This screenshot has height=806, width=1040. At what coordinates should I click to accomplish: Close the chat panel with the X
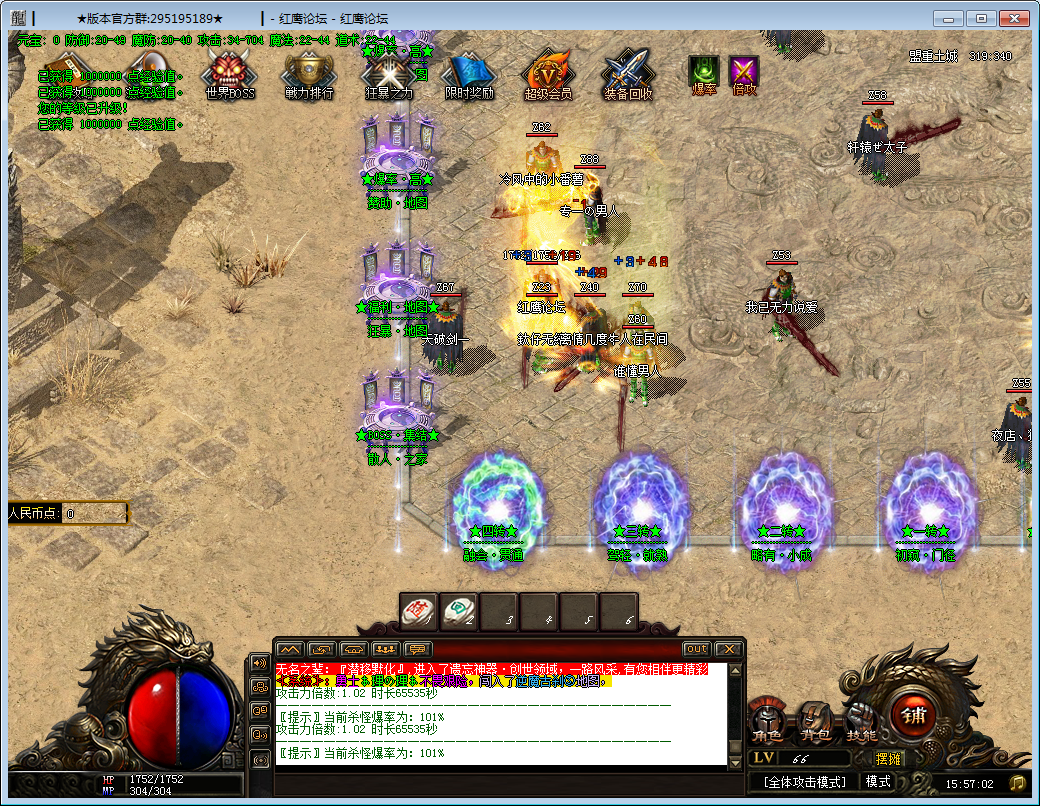click(729, 649)
